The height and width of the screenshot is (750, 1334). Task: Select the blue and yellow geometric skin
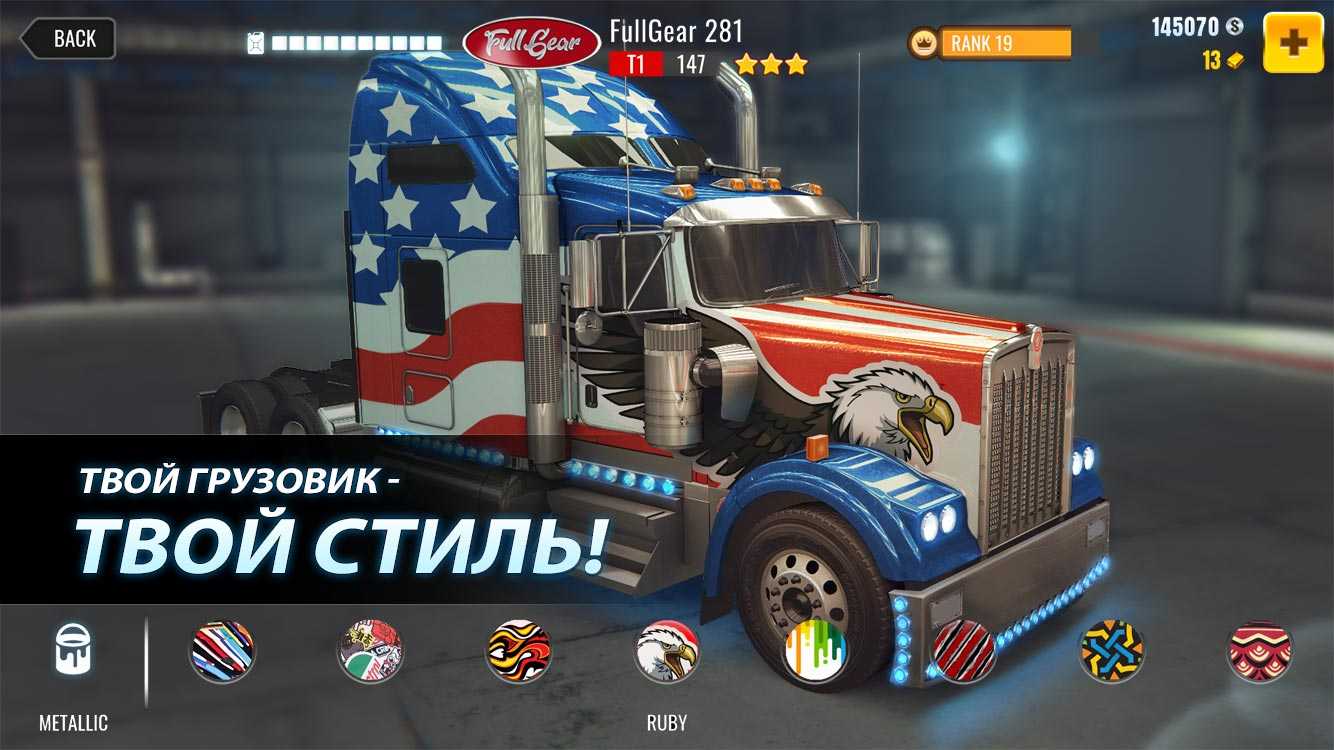(1111, 652)
